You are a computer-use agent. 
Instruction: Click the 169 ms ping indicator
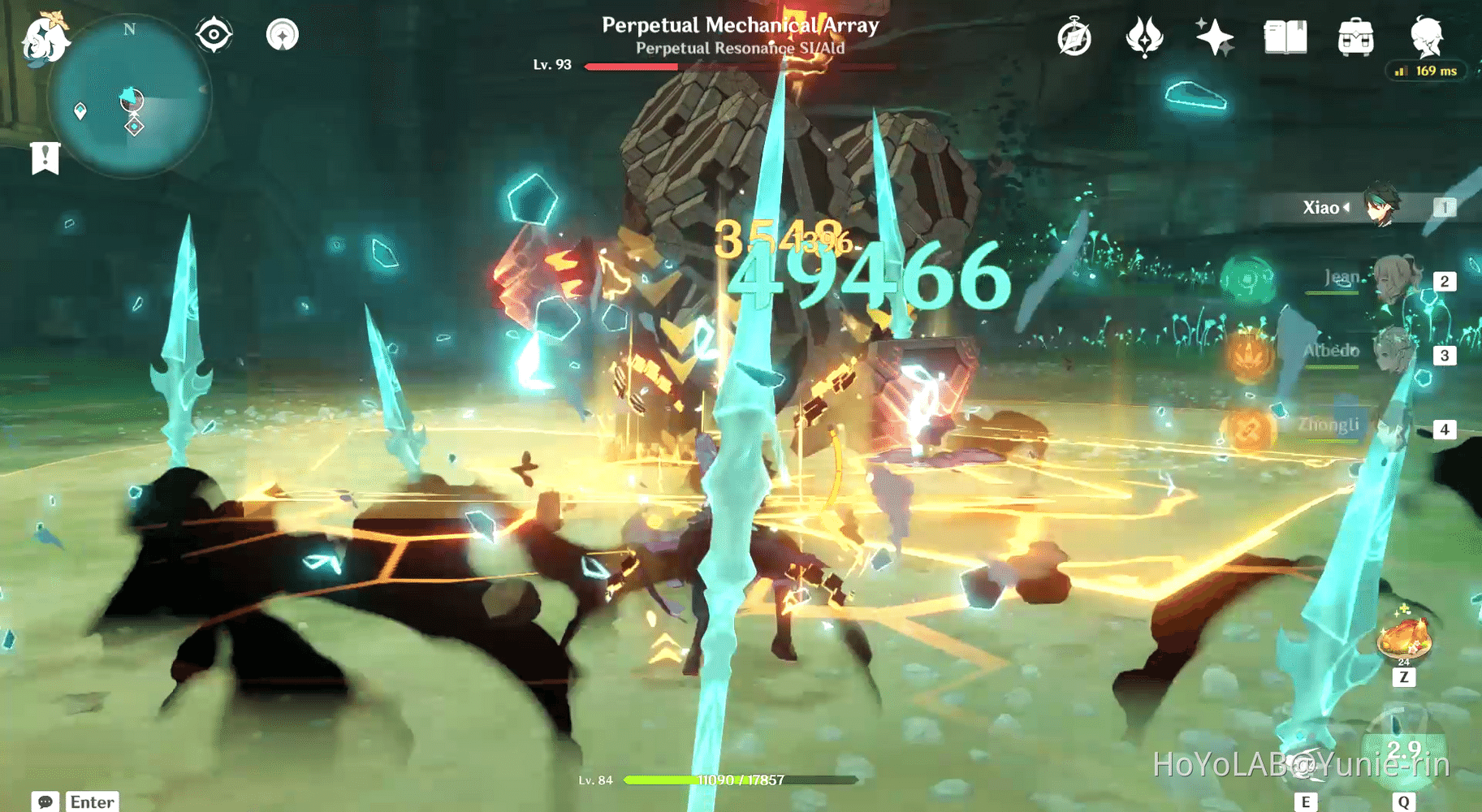pyautogui.click(x=1425, y=71)
